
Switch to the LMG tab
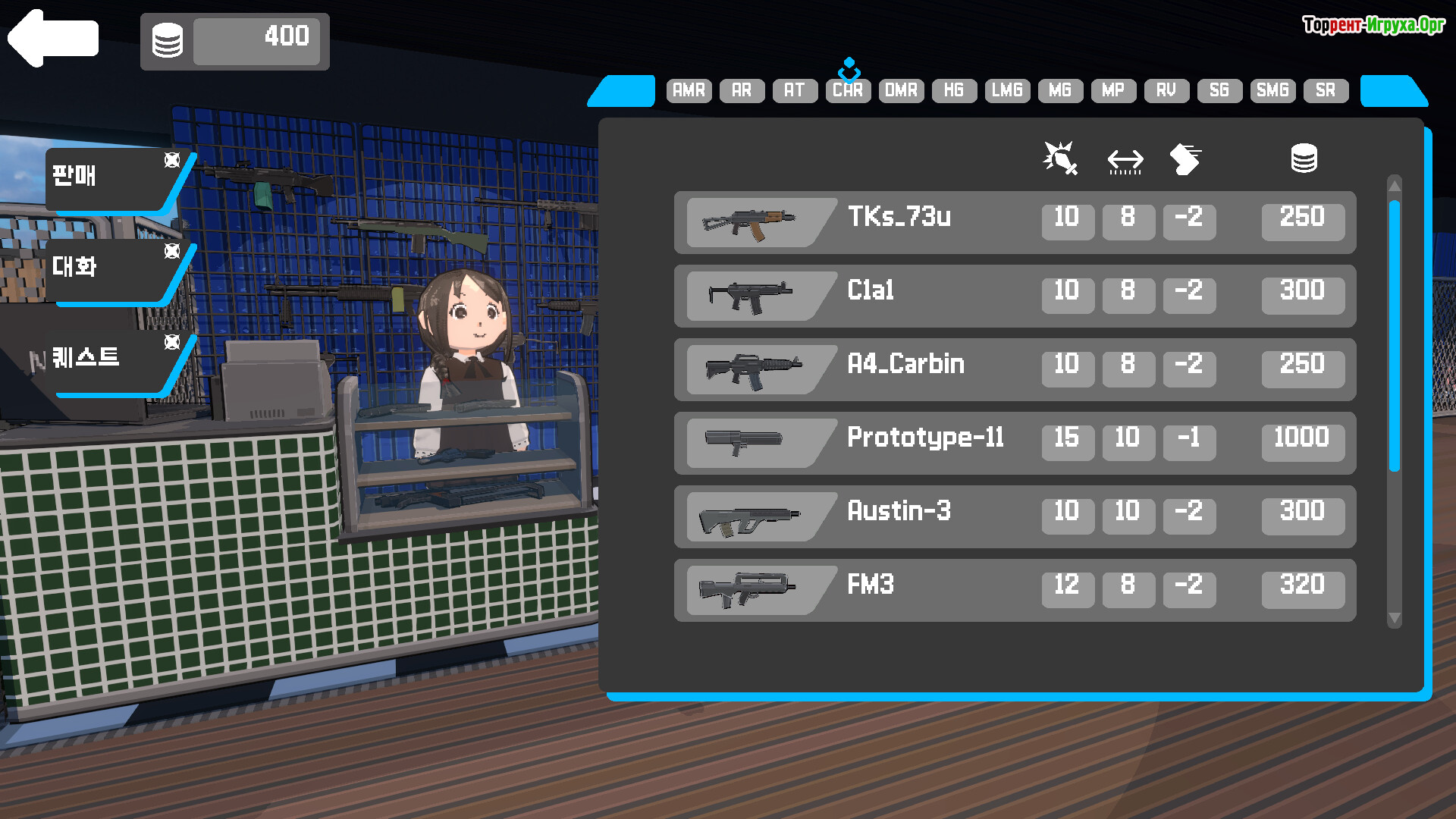[x=1007, y=90]
